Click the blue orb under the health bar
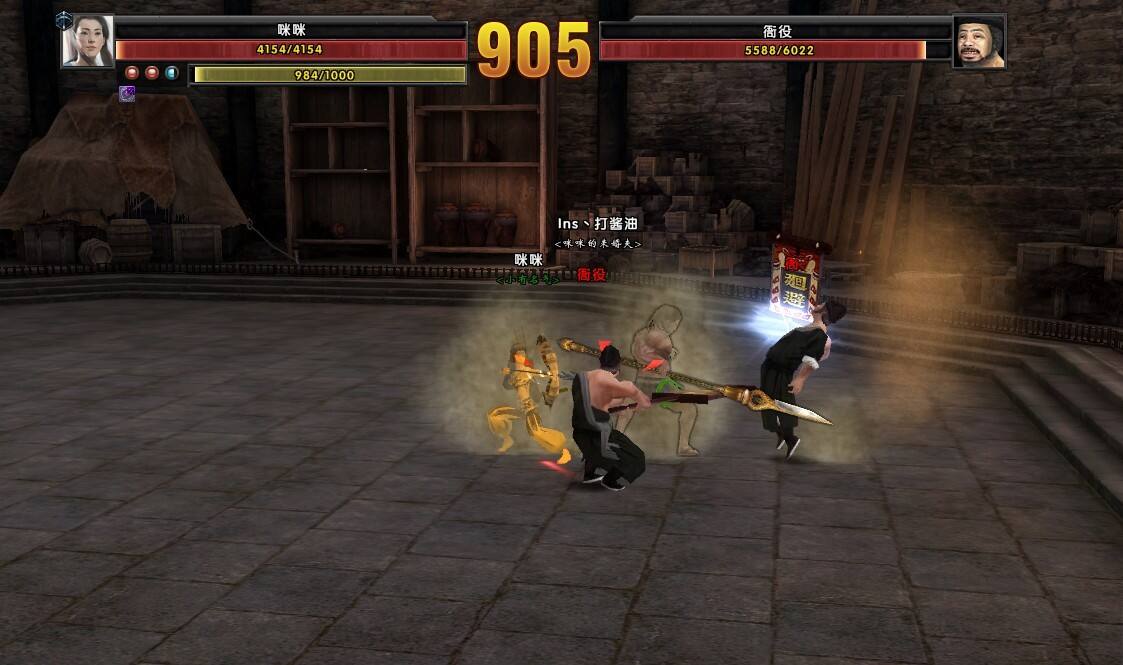Image resolution: width=1123 pixels, height=665 pixels. [171, 73]
